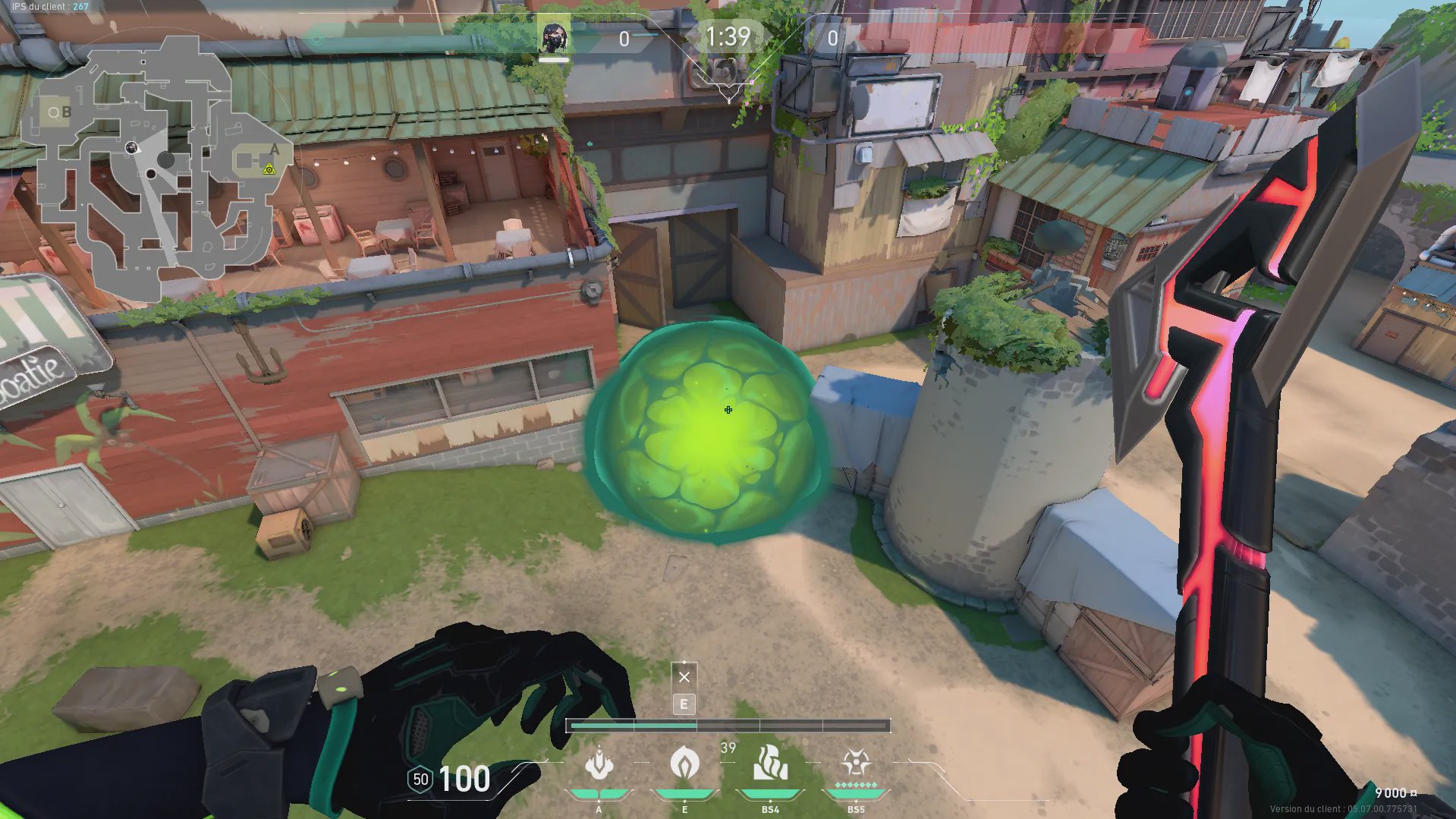Select the A site marker on minimap
Screen dimensions: 1456x819
click(x=274, y=150)
